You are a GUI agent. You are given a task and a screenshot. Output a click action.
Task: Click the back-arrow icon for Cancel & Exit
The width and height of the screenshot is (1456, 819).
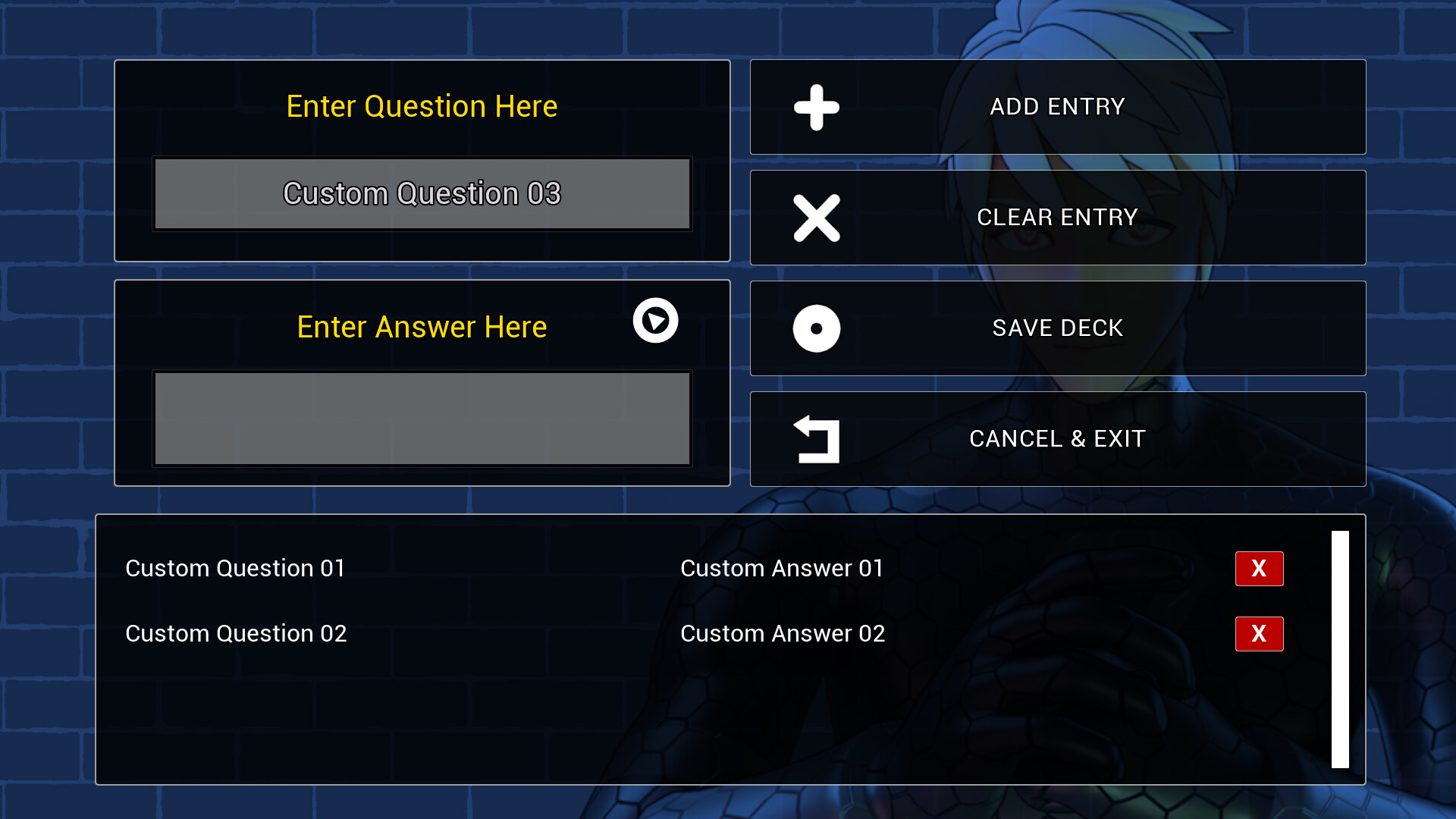[816, 438]
